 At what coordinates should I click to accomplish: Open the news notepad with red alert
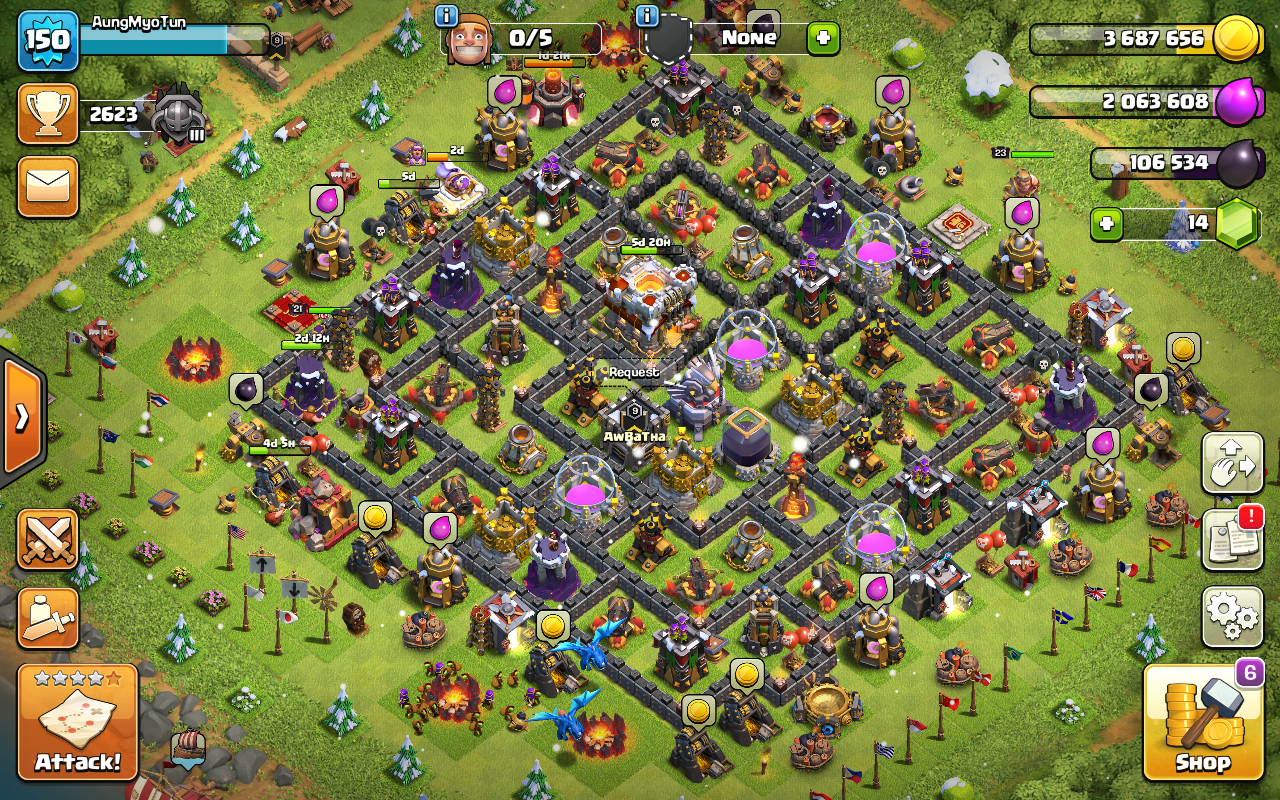click(1232, 540)
